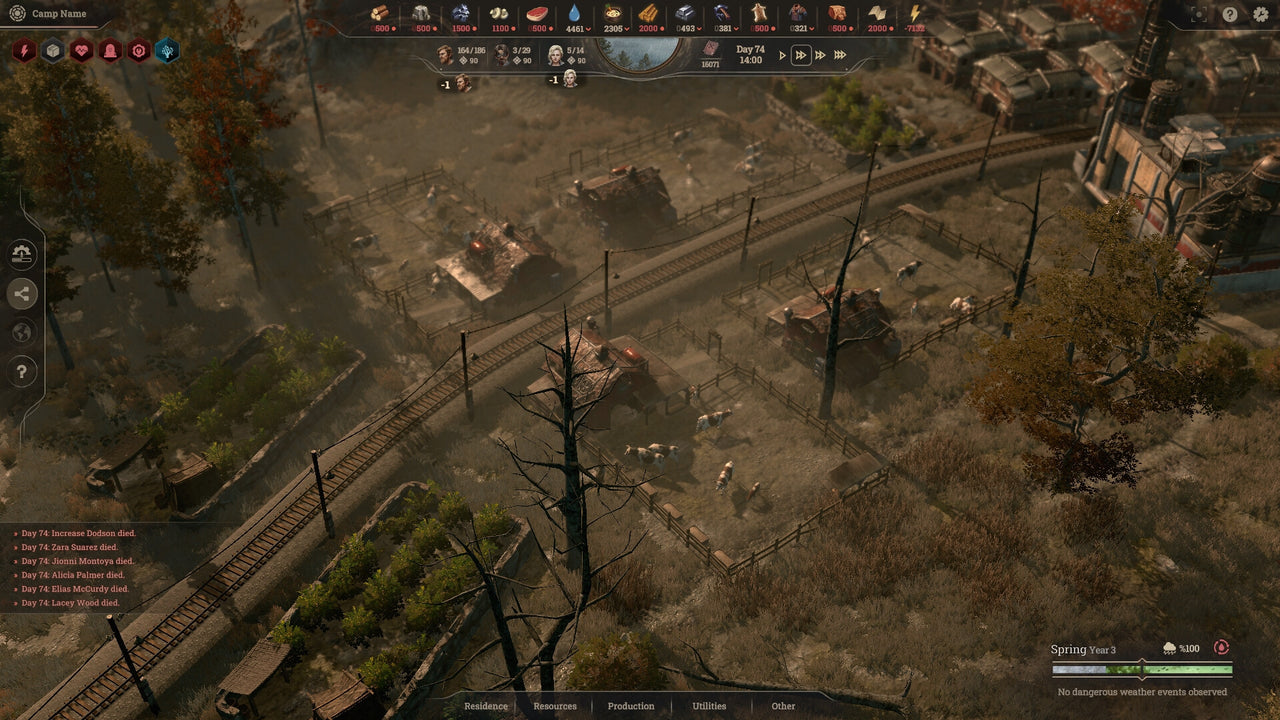Open the health panel heart hexagon icon

[x=82, y=51]
